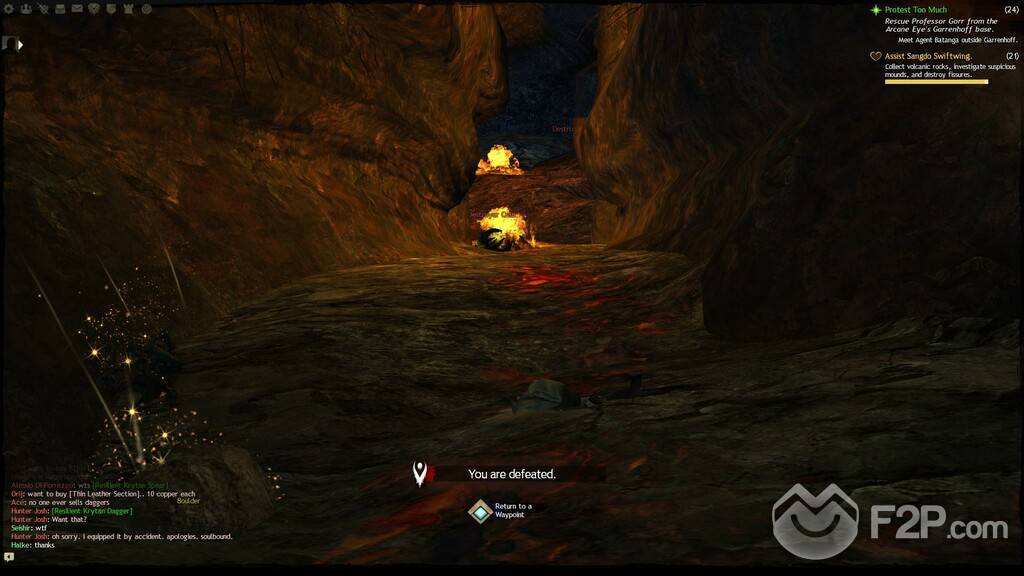
Task: Open the gear game menu icon
Action: pyautogui.click(x=8, y=9)
